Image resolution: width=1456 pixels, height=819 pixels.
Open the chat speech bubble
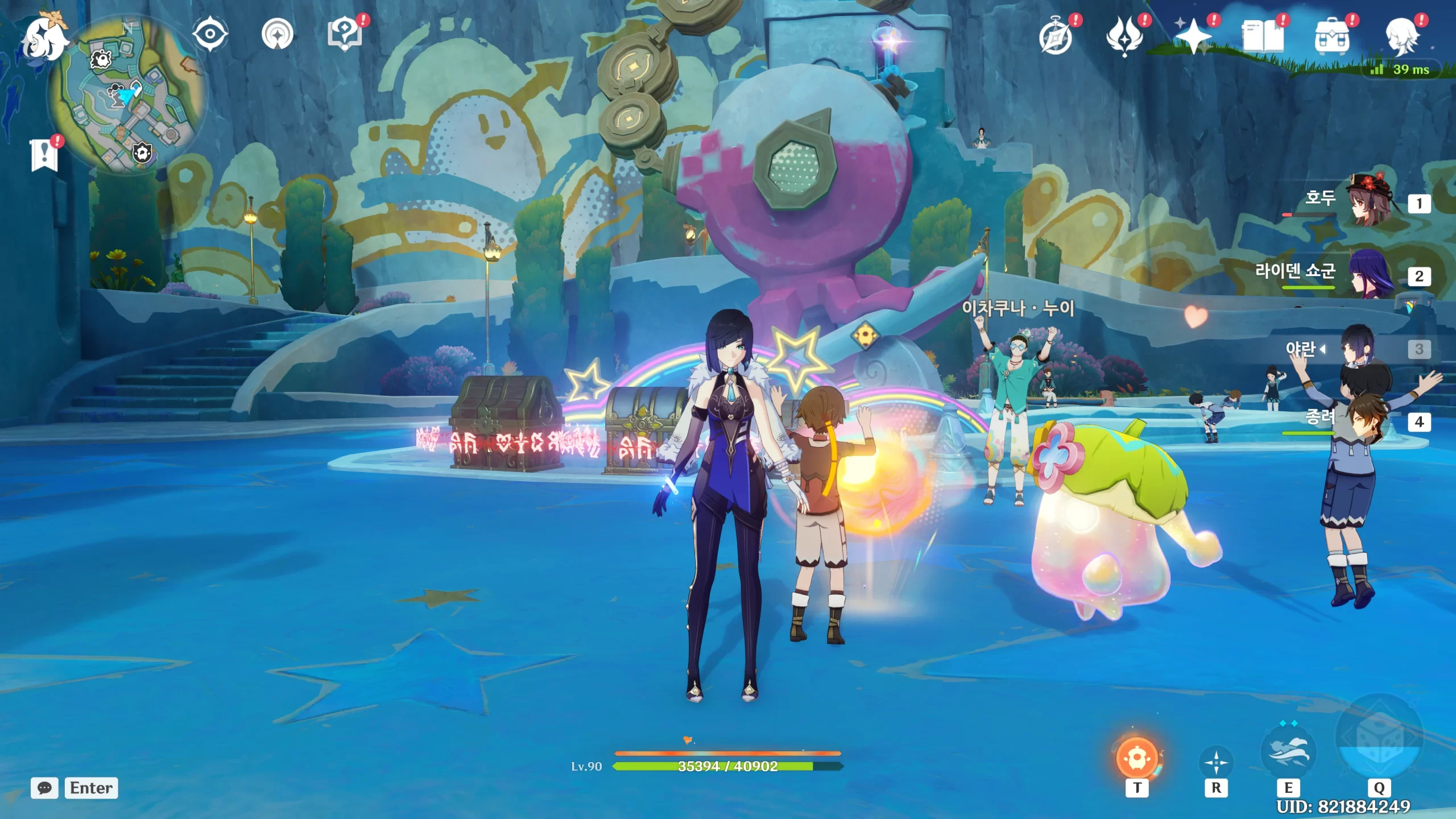[44, 788]
